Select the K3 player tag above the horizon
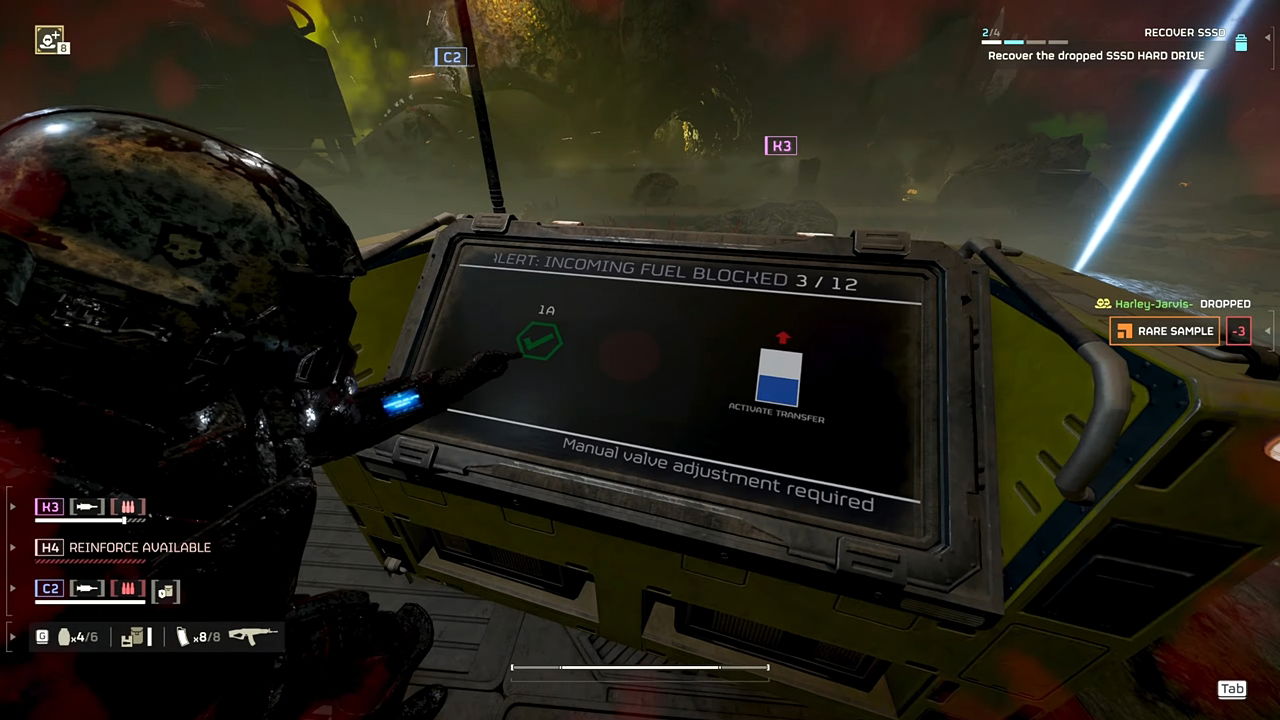 point(781,145)
